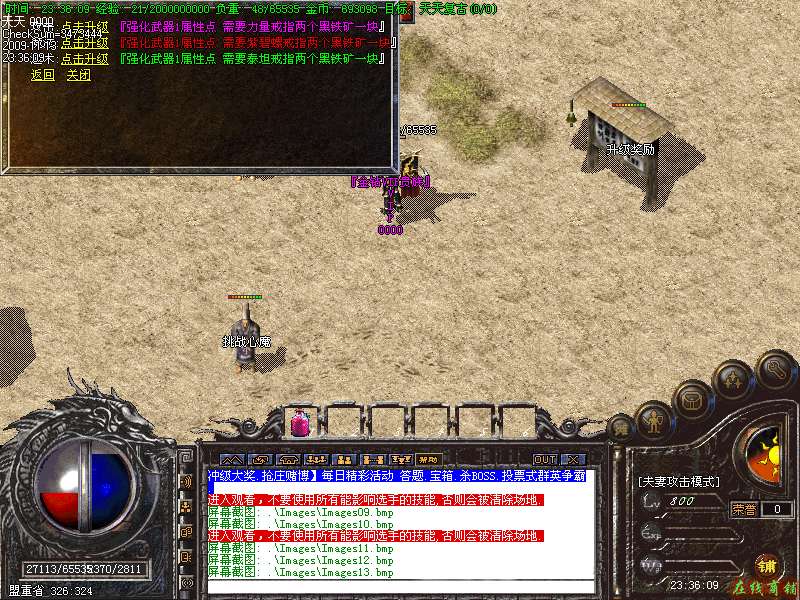Click the top chat channel button left of chat
Viewport: 800px width, 600px height.
(x=186, y=481)
